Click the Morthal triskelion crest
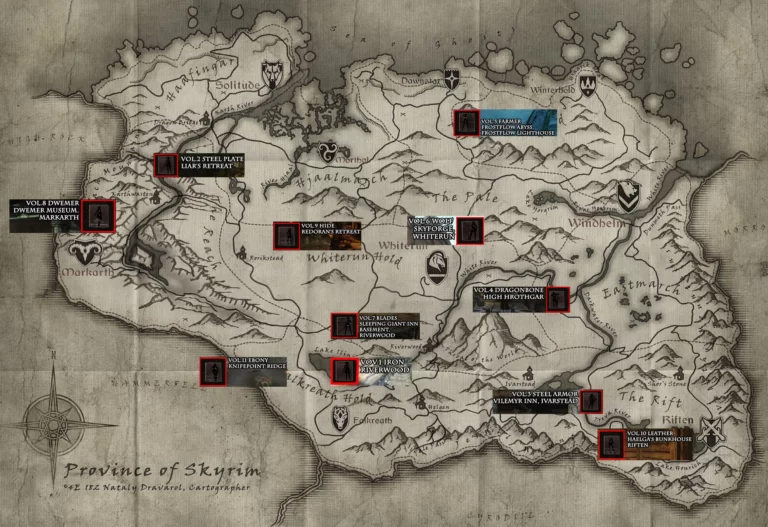The width and height of the screenshot is (768, 527). click(327, 152)
